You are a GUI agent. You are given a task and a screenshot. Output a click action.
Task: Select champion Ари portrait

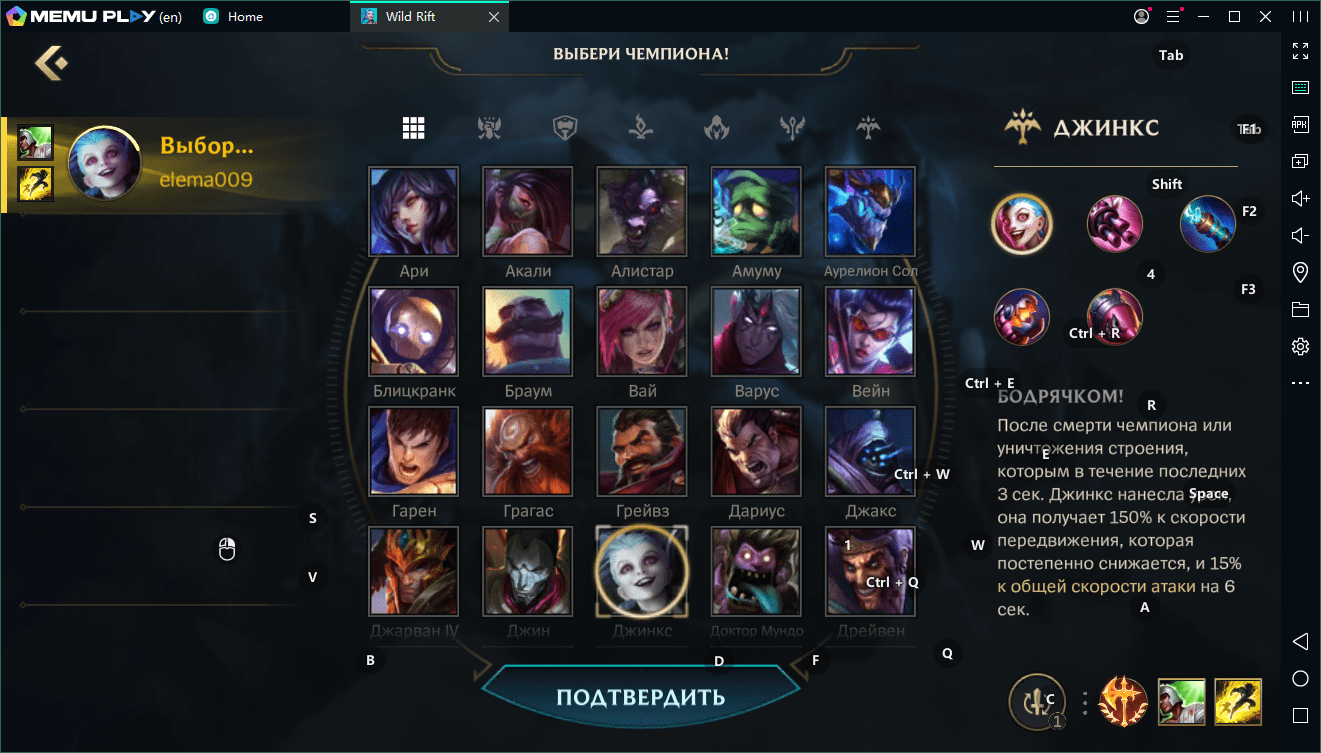[414, 211]
